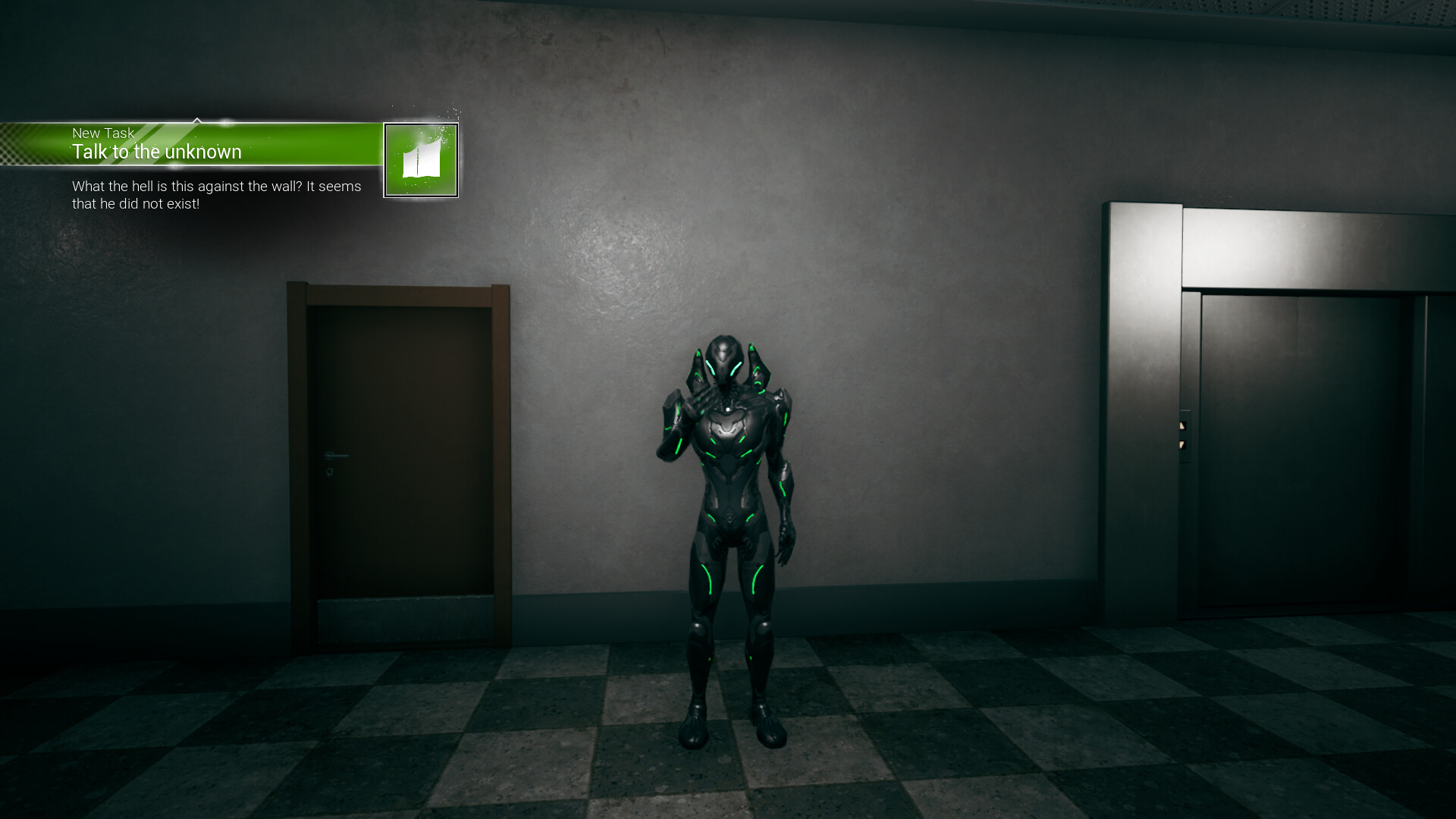Select the New Task banner header
This screenshot has height=819, width=1456.
click(x=102, y=133)
